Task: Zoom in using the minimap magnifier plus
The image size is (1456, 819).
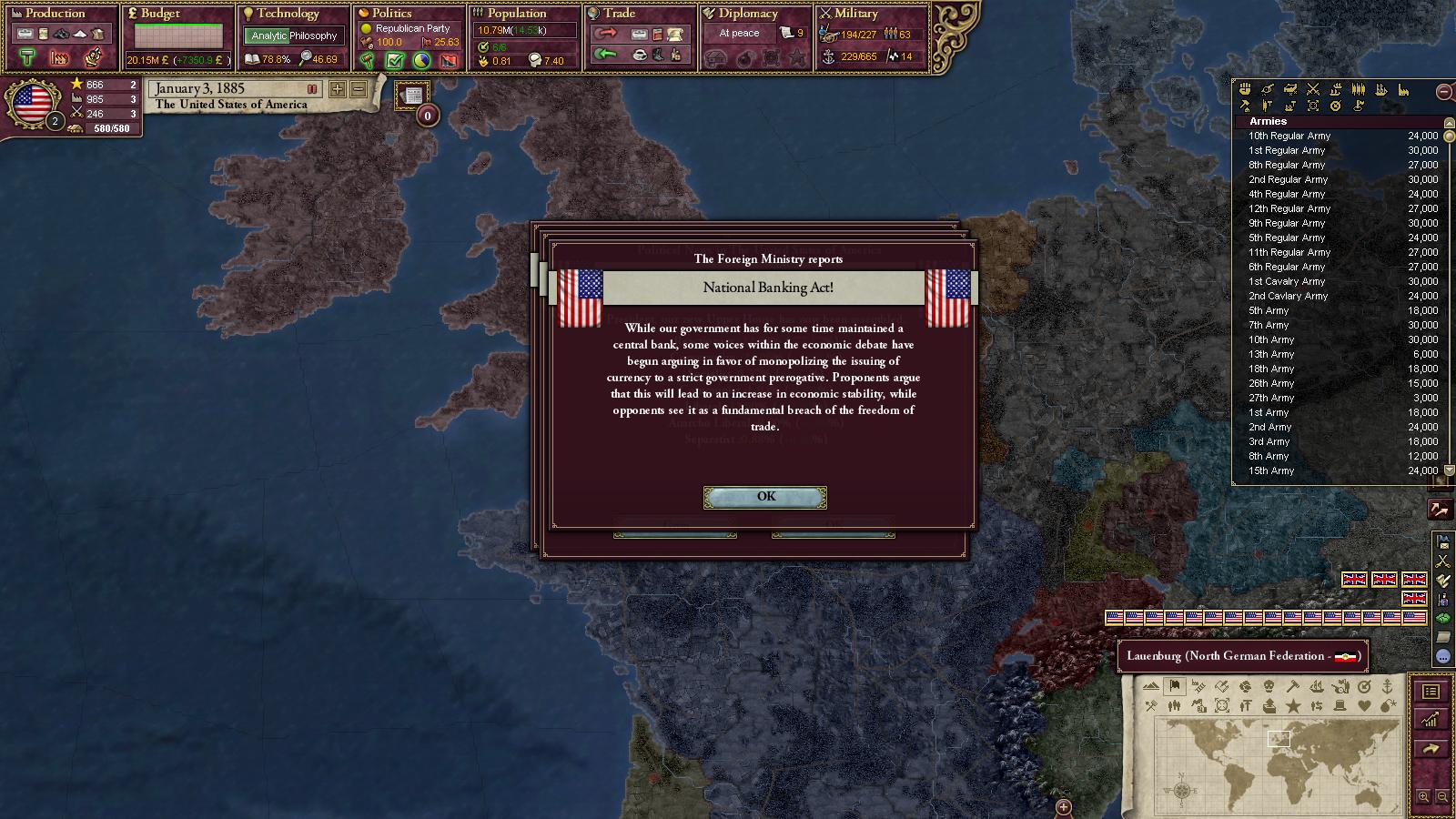Action: pos(1423,797)
